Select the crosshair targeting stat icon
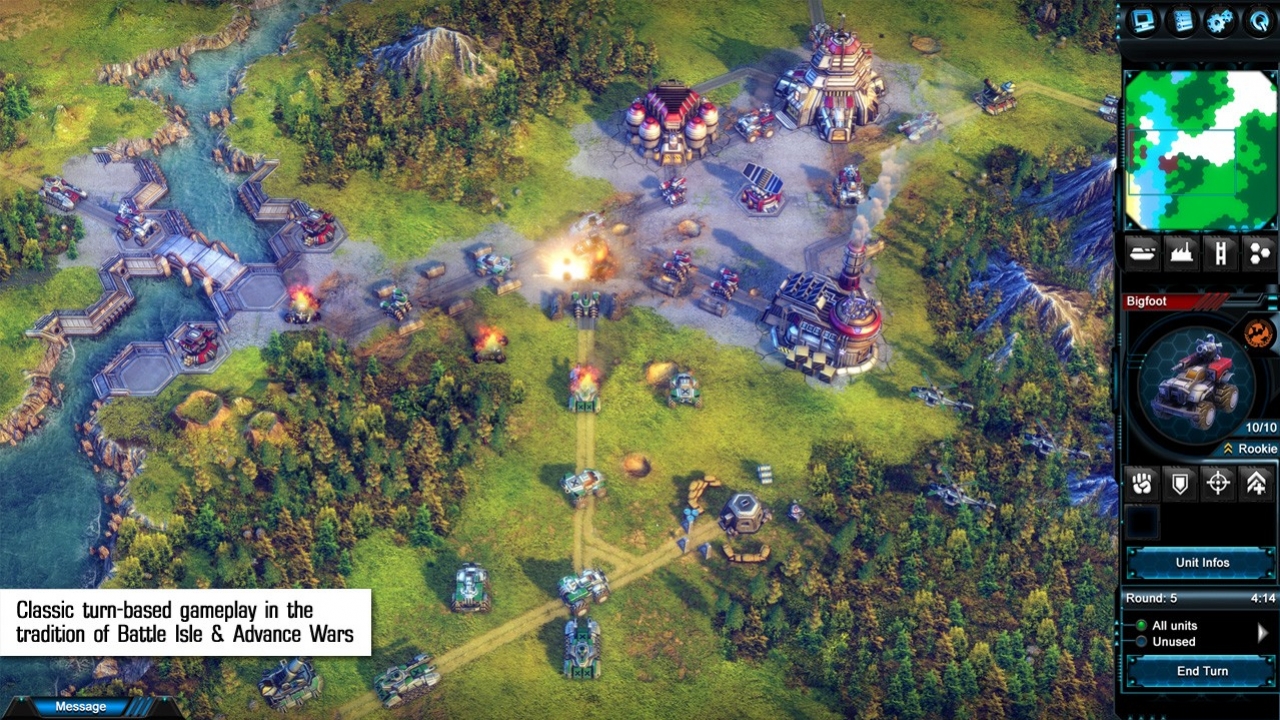Screen dimensions: 1280x720 click(1217, 483)
